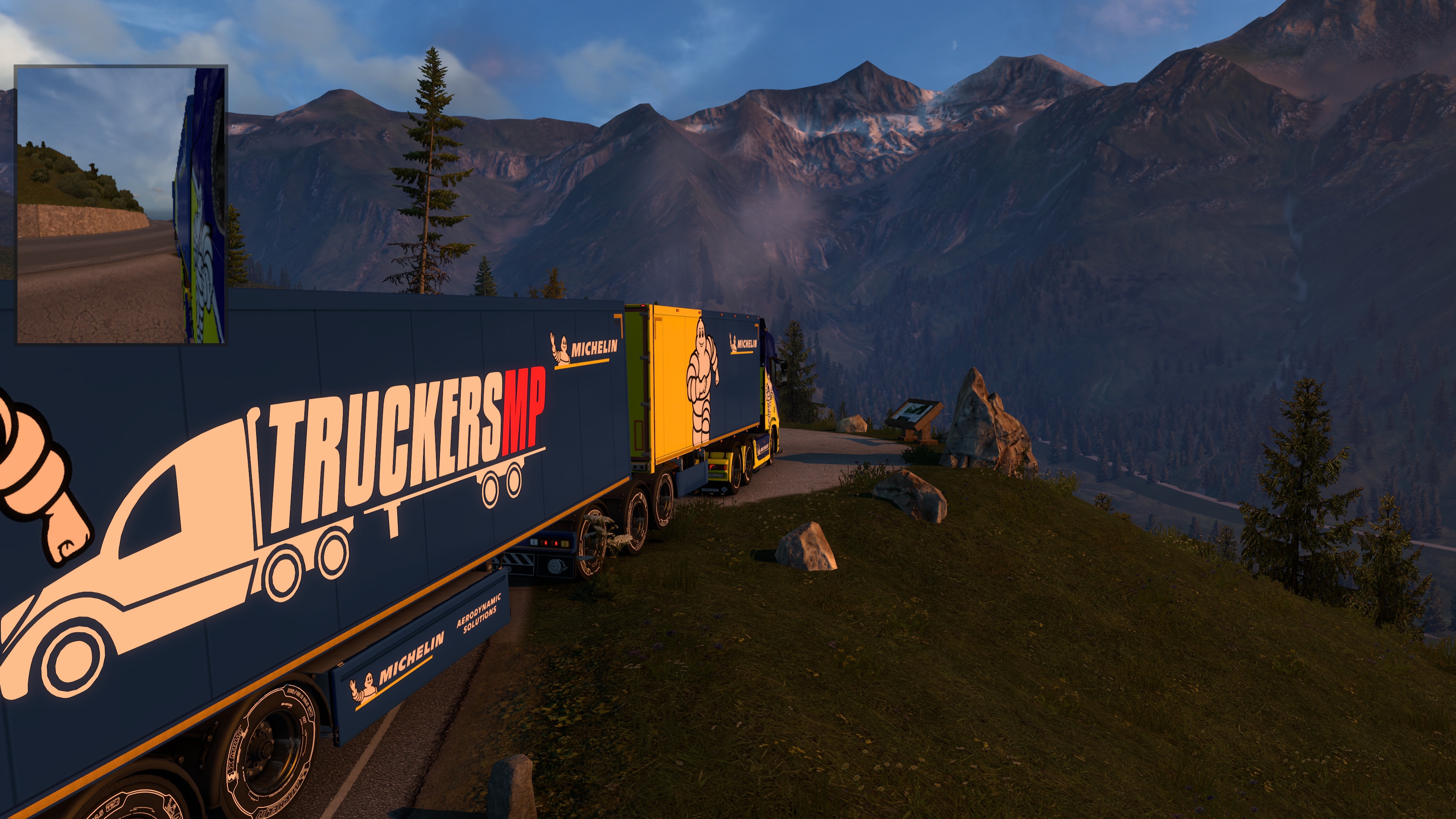Click the virtual side mirror inset

pos(121,205)
